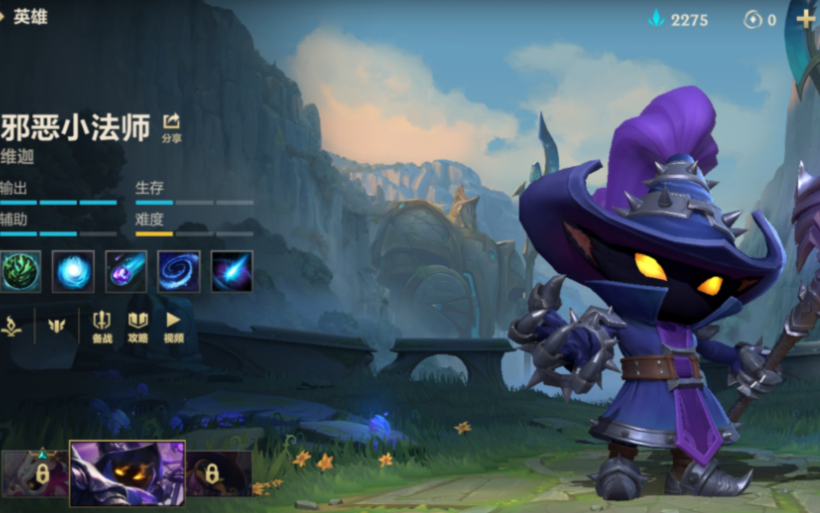Go back from the 英雄 screen
Viewport: 820px width, 513px height.
coord(4,17)
